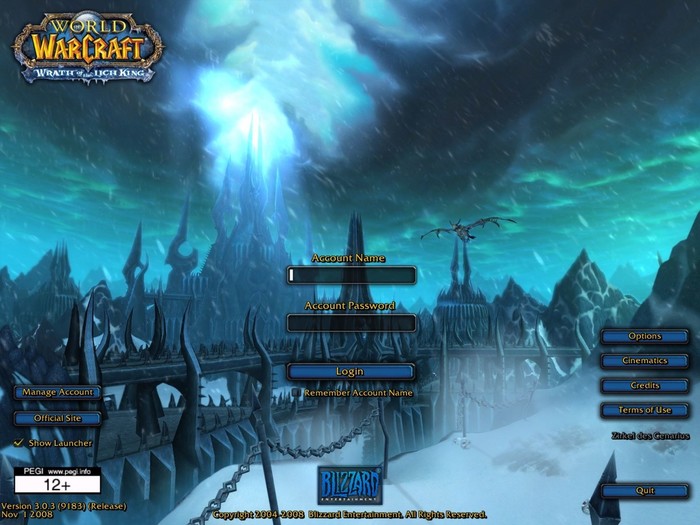Open the Options menu
The width and height of the screenshot is (700, 525).
click(x=644, y=336)
